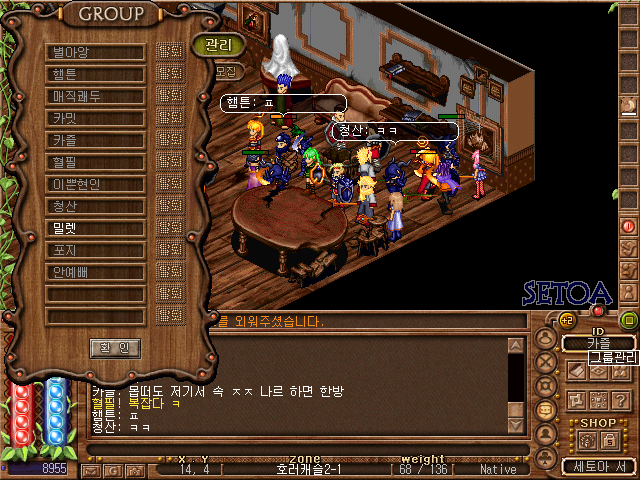
Task: Open the speech bubble chat icon
Action: 546,411
